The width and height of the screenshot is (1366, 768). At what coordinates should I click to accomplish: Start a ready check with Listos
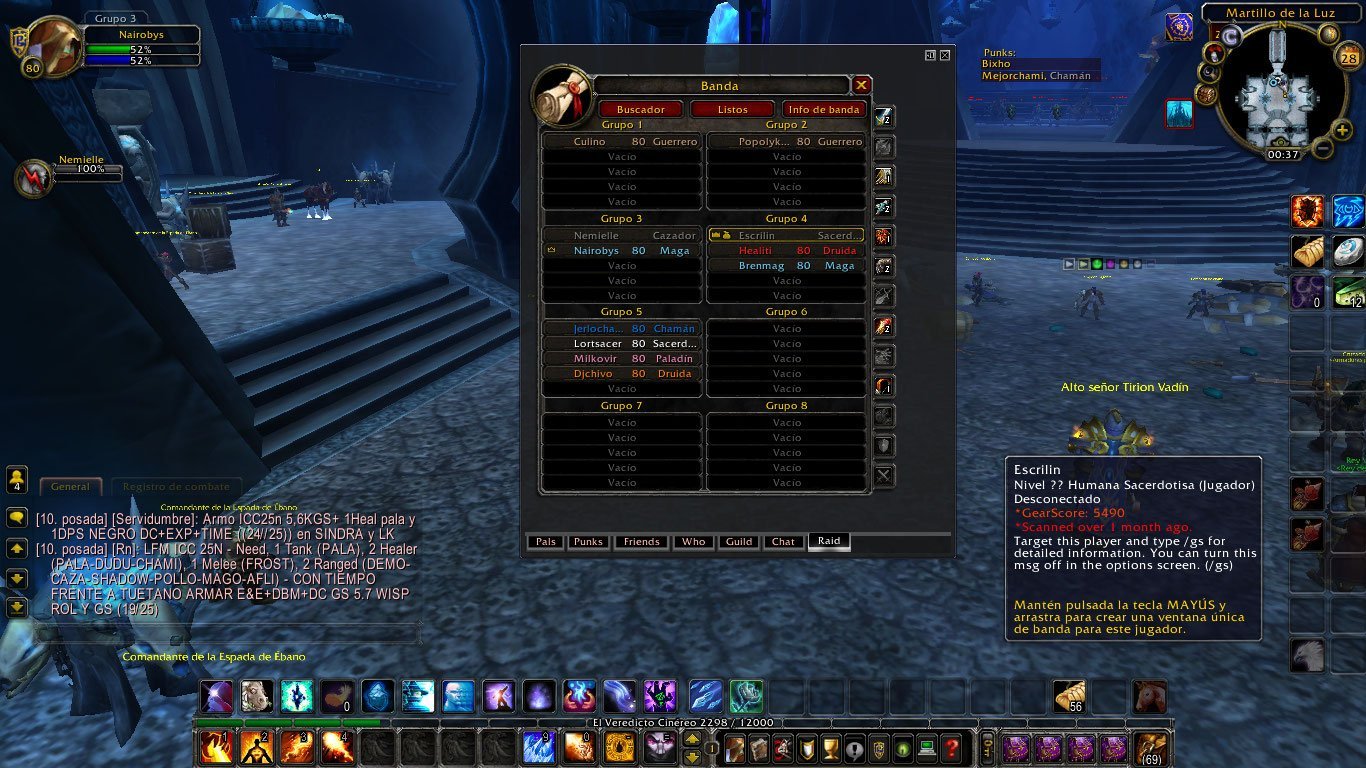click(x=732, y=109)
